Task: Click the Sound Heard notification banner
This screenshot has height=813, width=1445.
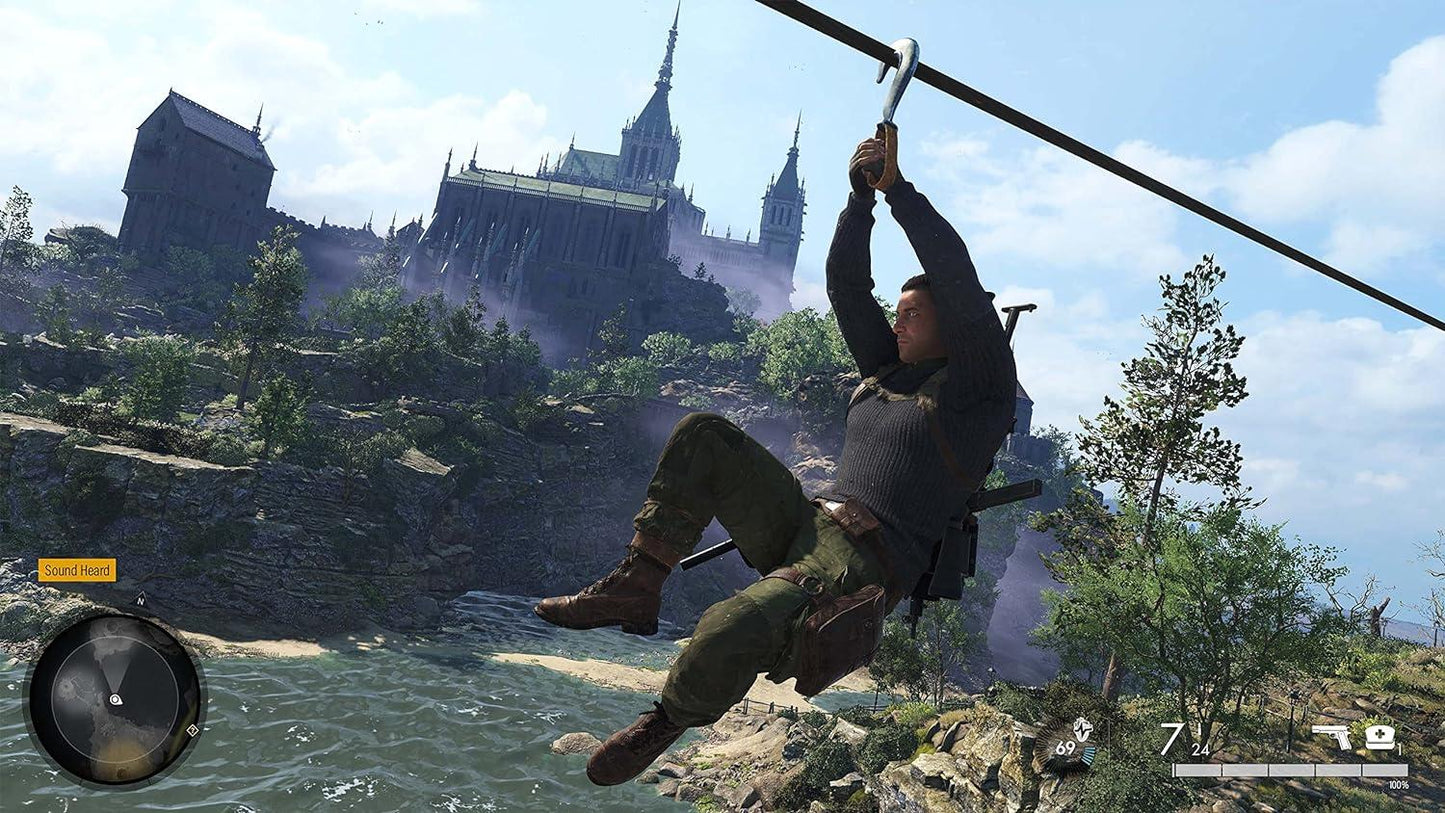Action: click(x=77, y=571)
